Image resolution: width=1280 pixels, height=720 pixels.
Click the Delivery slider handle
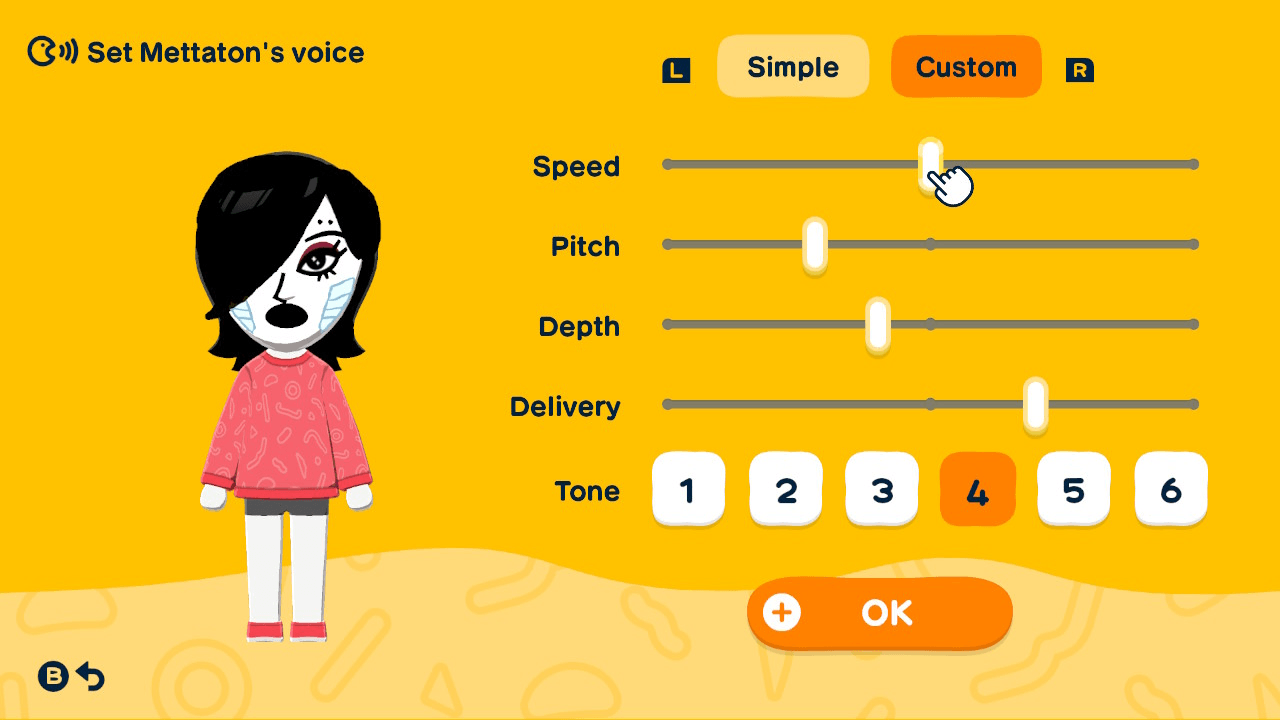point(1036,404)
